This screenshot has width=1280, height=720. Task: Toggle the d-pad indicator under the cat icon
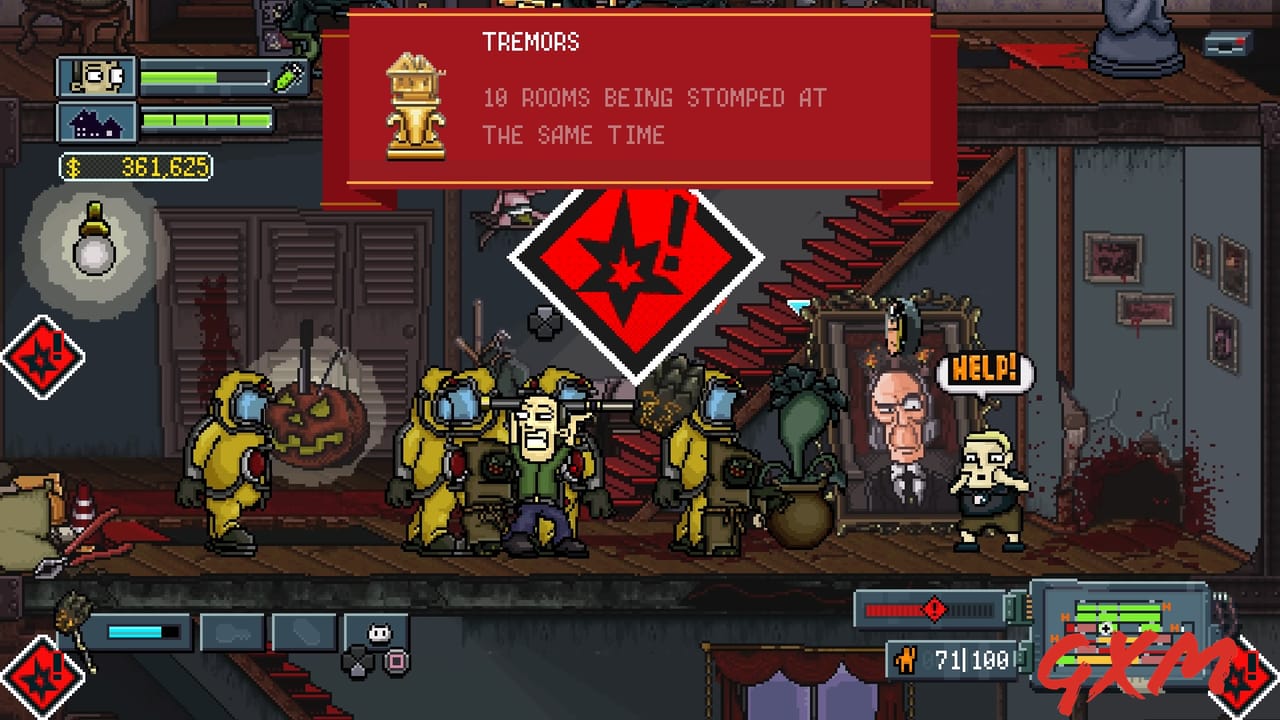[358, 659]
